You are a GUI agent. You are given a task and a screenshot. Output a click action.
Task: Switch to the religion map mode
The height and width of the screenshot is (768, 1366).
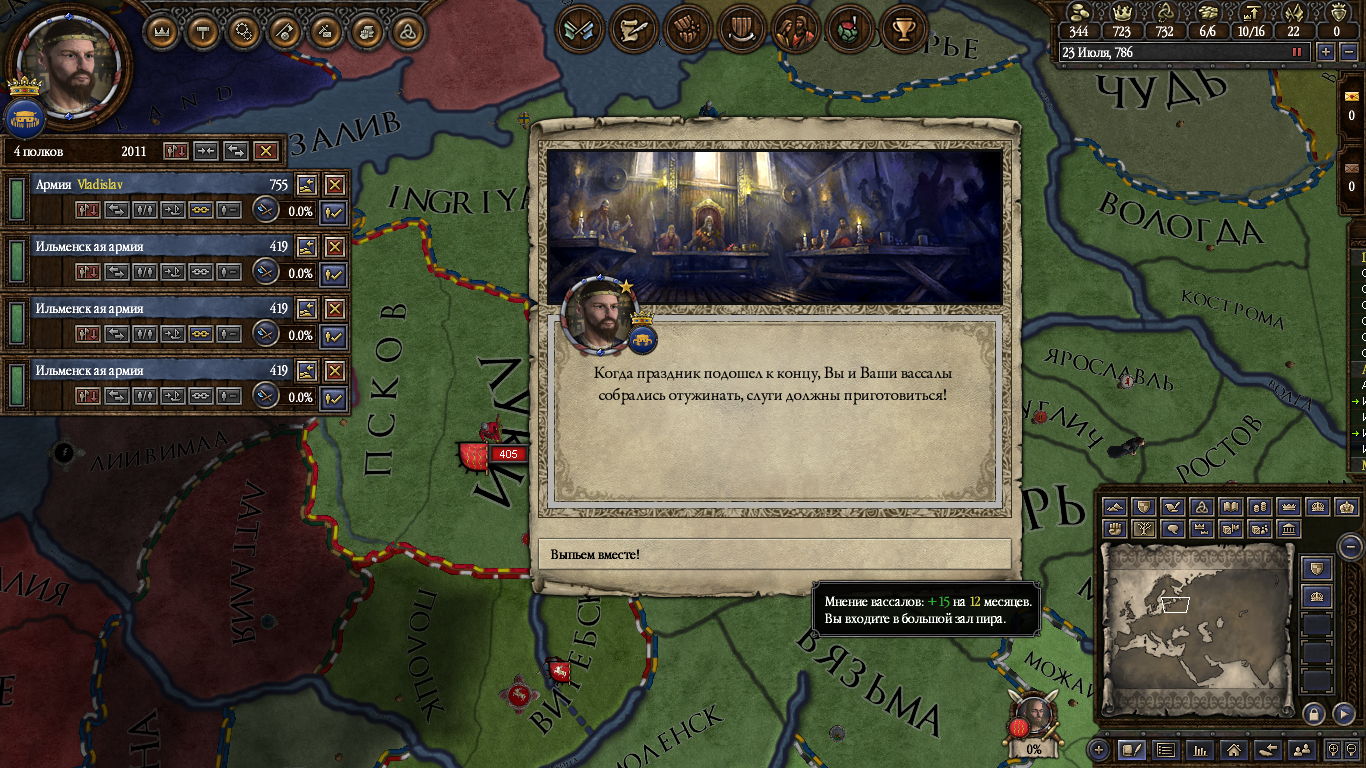point(1203,507)
